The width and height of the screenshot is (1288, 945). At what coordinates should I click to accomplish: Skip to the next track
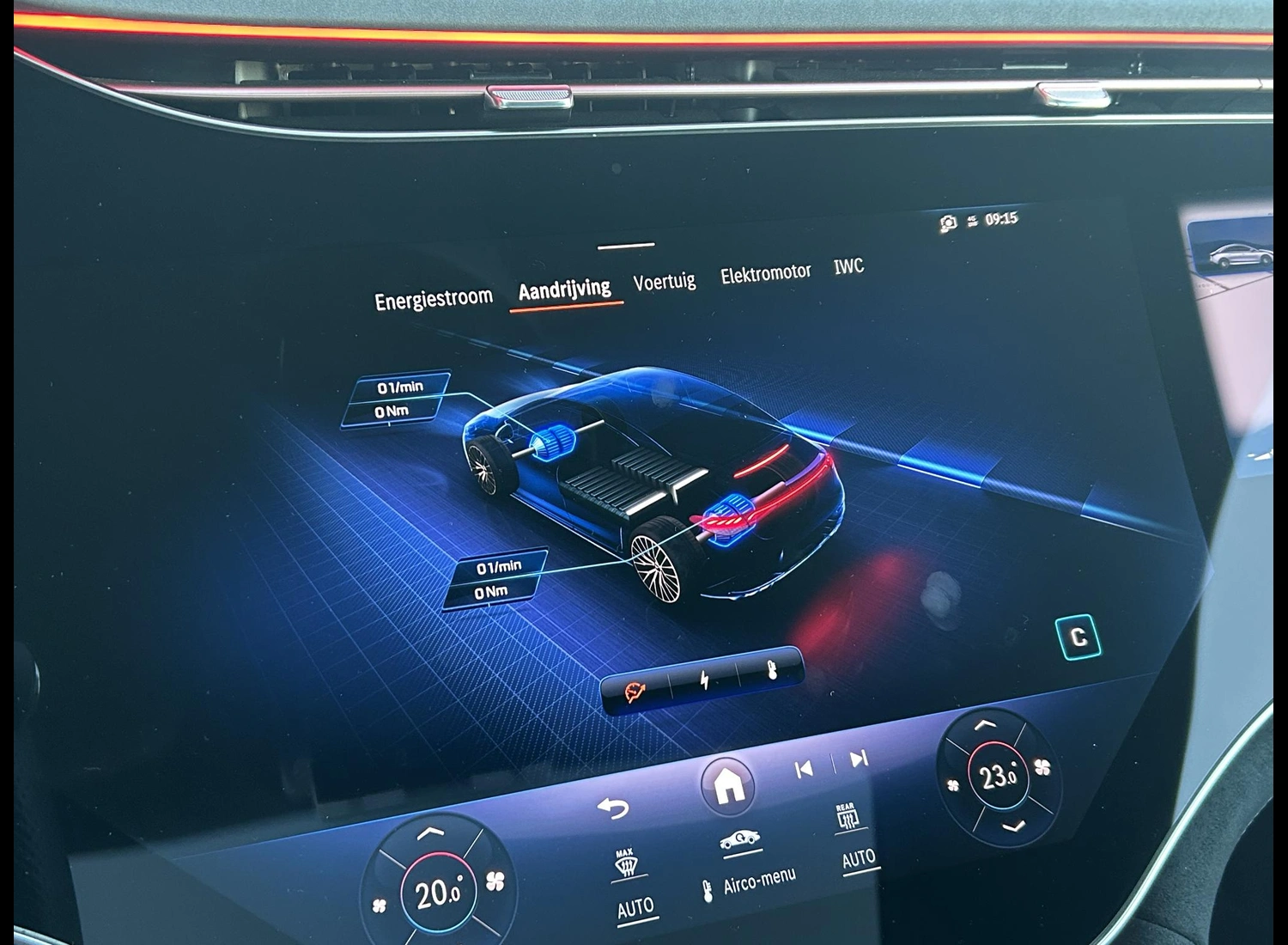(x=858, y=759)
